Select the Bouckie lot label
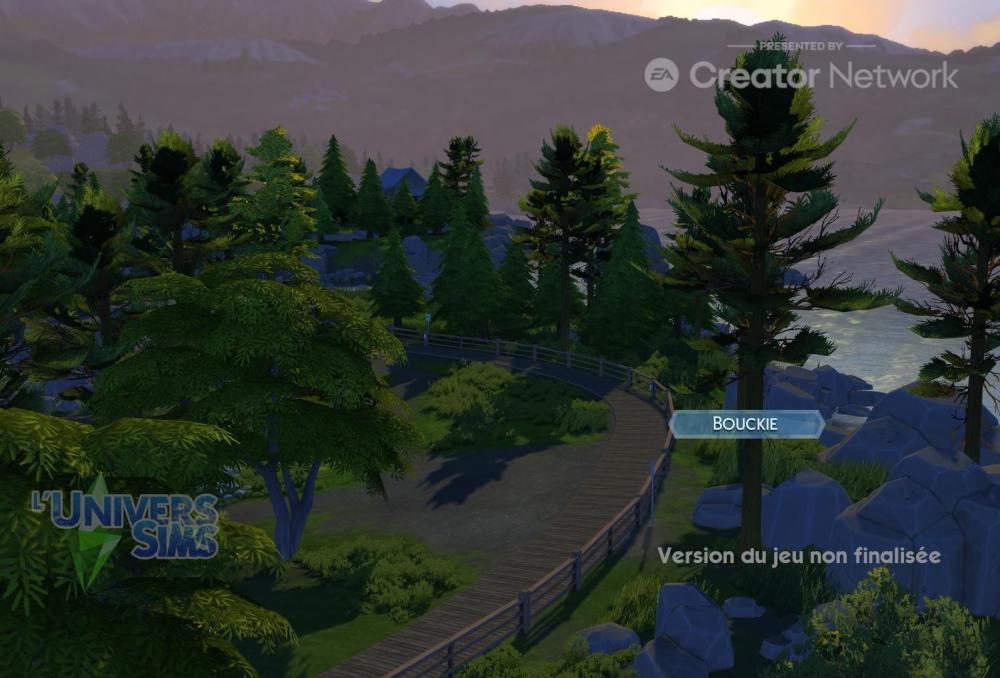 [x=745, y=424]
